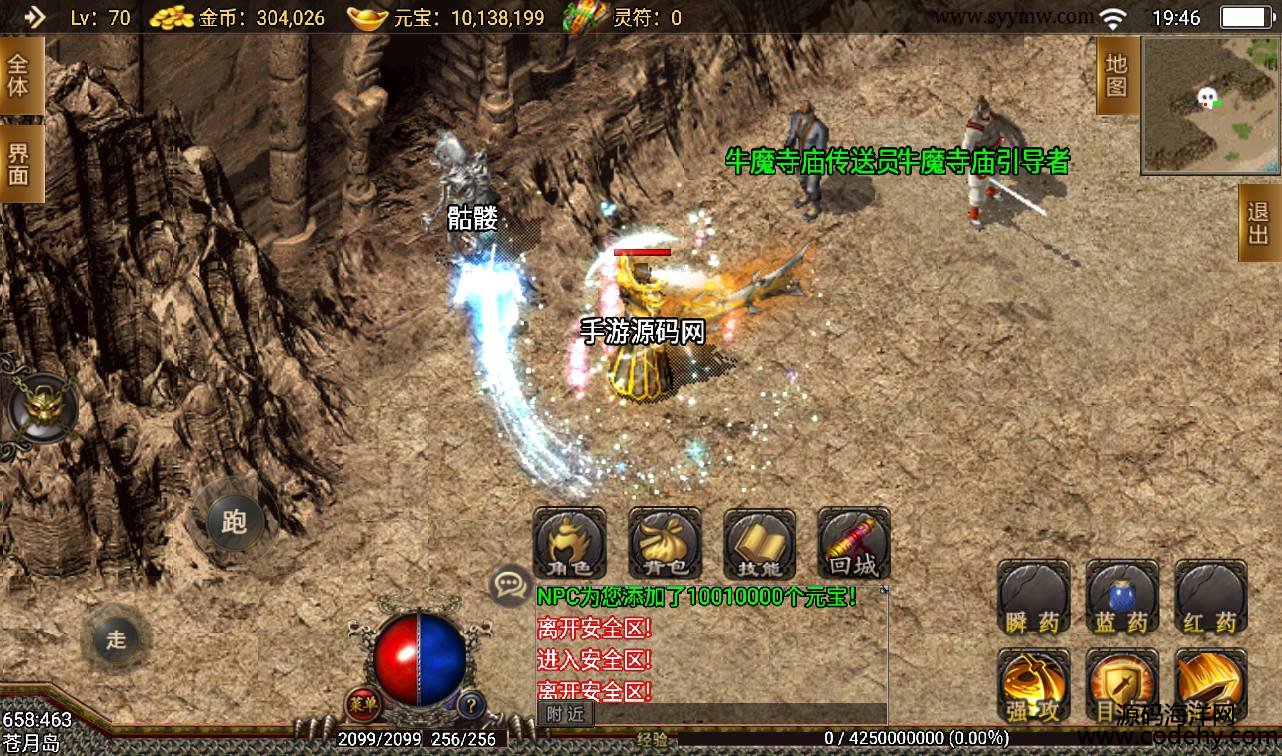Toggle the 走 walk button

[x=117, y=639]
